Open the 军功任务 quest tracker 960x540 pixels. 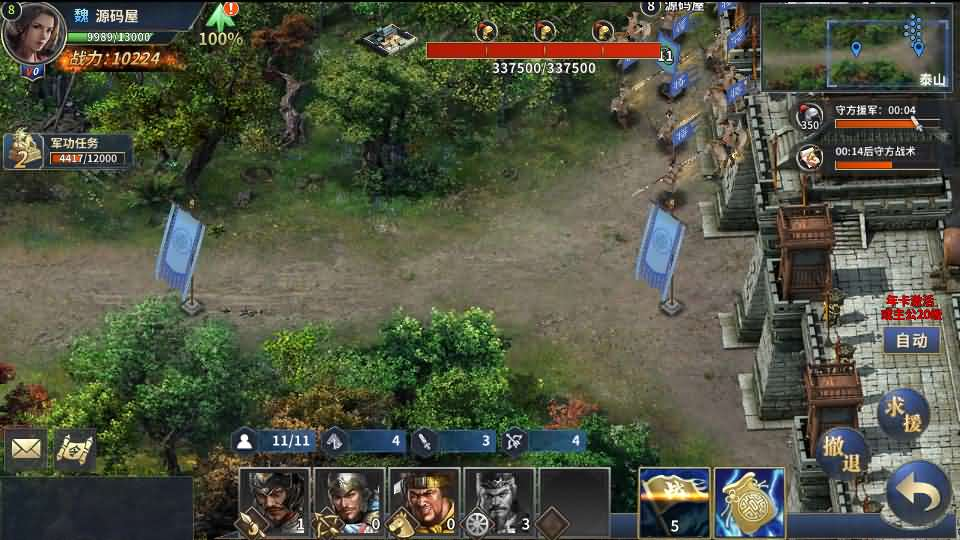pos(68,150)
